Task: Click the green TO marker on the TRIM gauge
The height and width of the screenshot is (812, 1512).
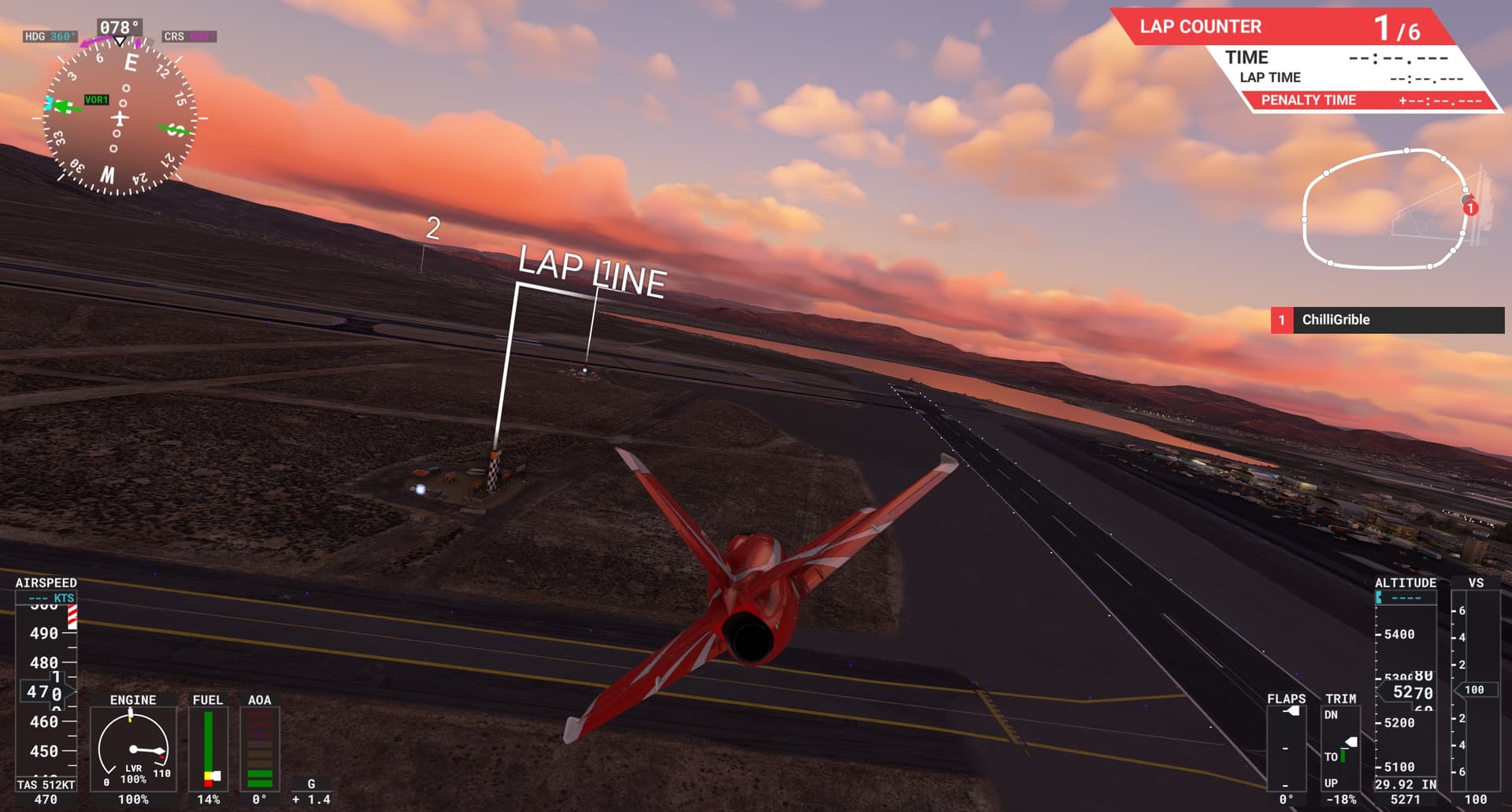Action: coord(1342,756)
